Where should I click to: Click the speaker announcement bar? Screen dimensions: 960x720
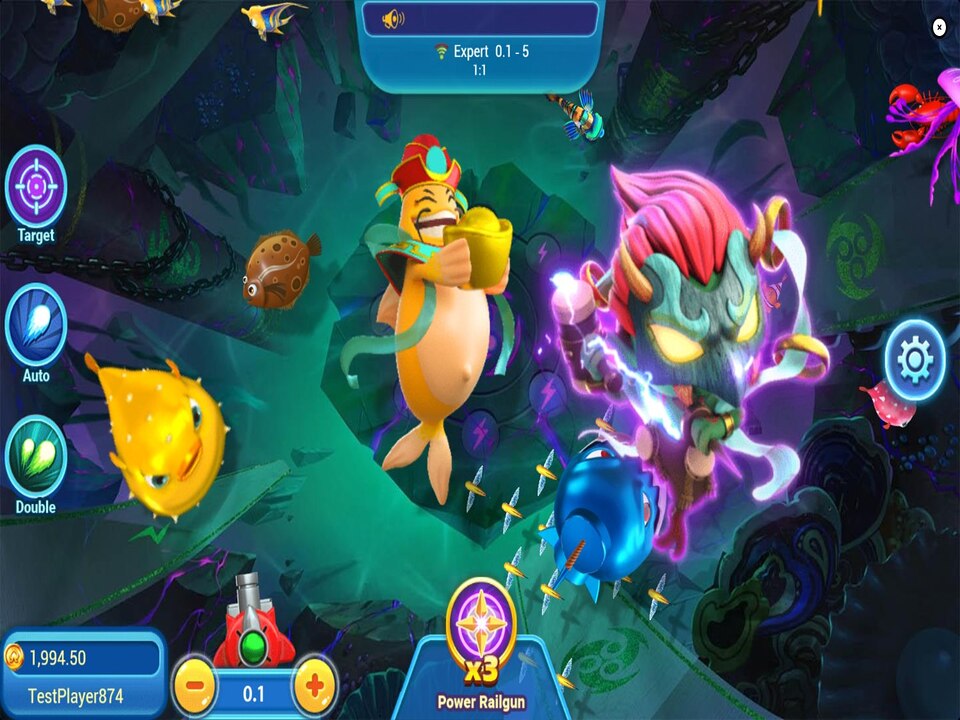(480, 19)
